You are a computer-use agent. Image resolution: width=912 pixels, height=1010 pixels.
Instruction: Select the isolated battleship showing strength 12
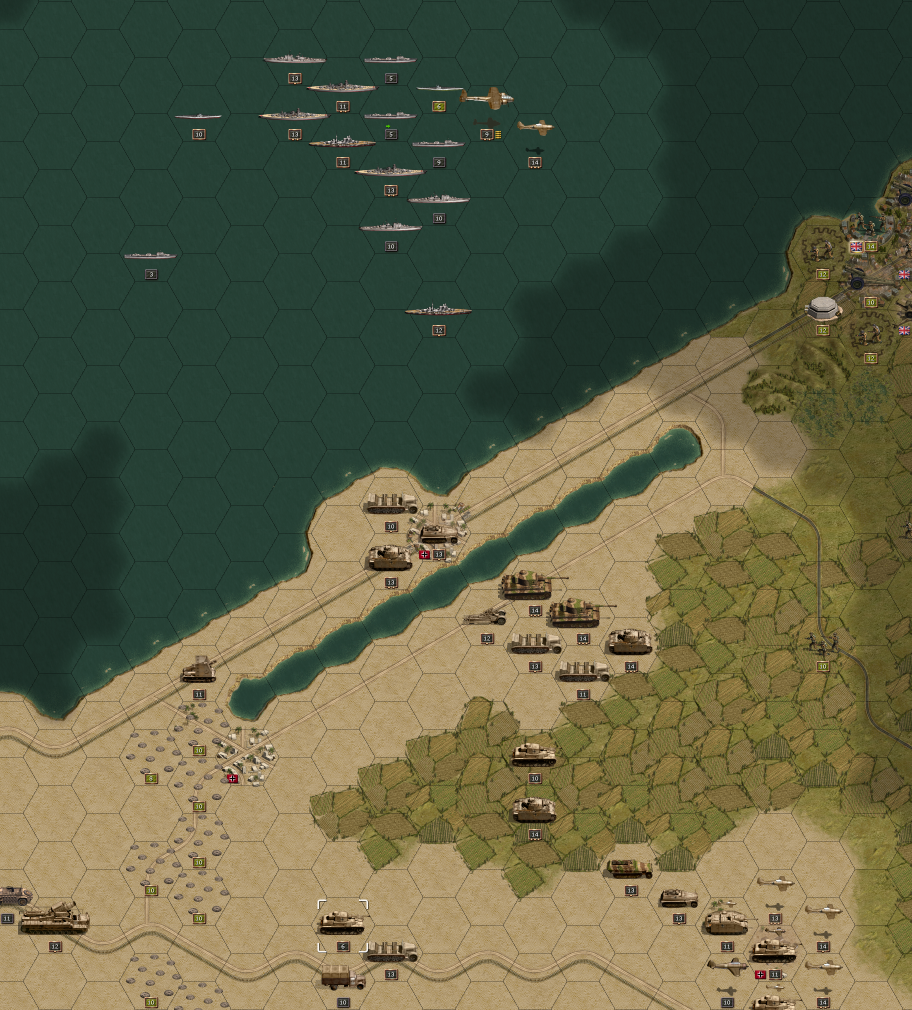[438, 311]
